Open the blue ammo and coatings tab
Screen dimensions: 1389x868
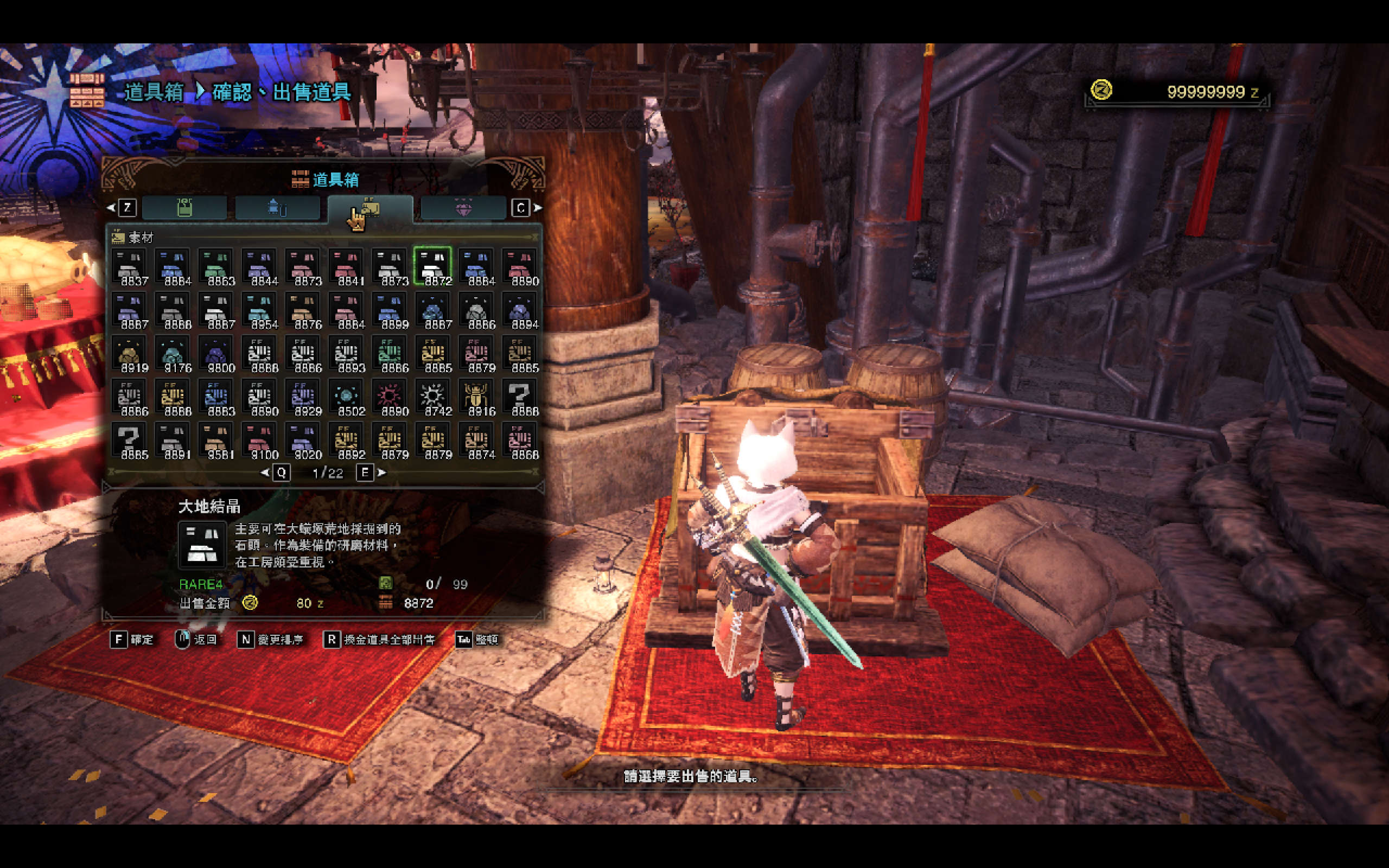click(277, 208)
